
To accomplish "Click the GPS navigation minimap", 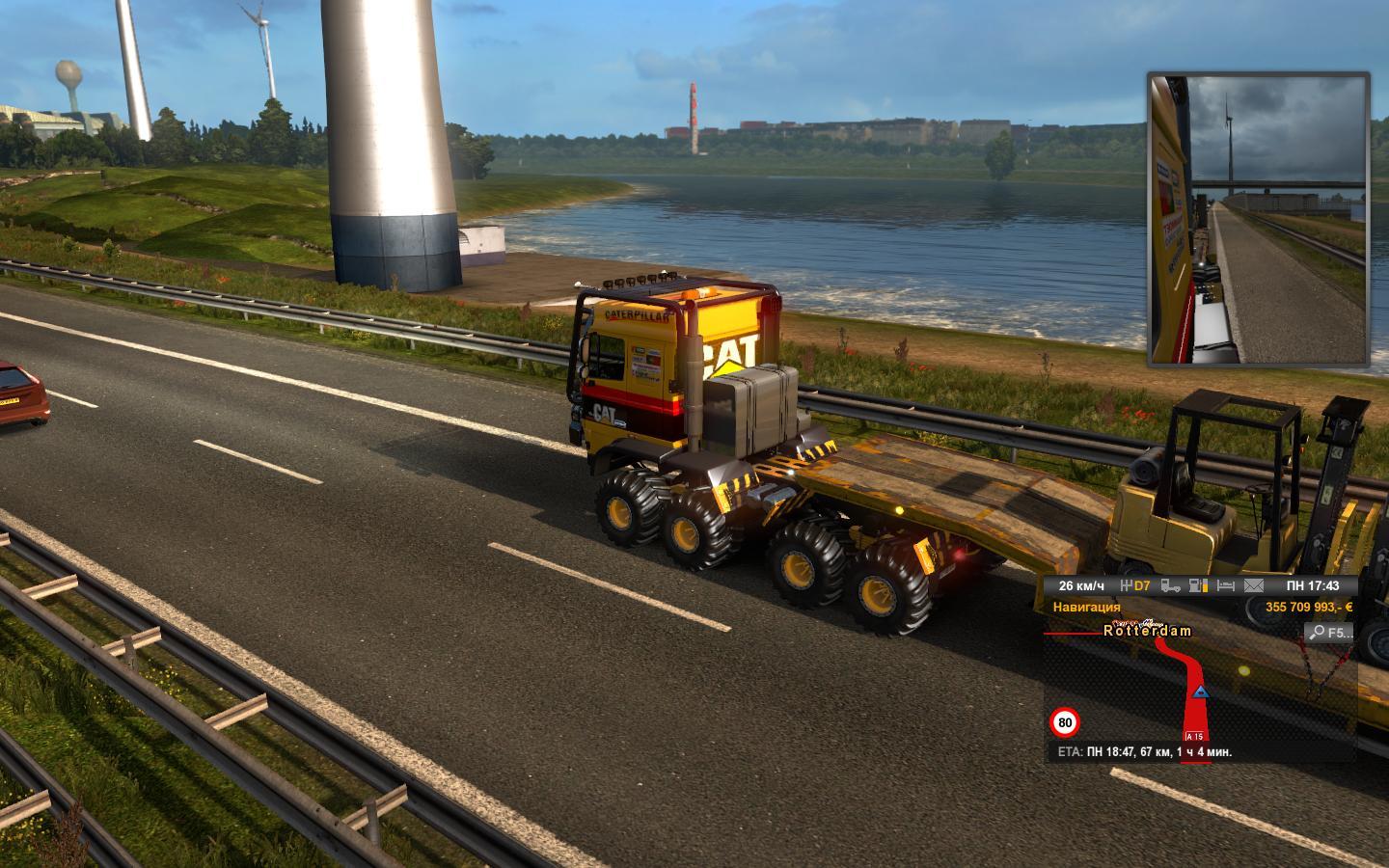I will [1200, 691].
